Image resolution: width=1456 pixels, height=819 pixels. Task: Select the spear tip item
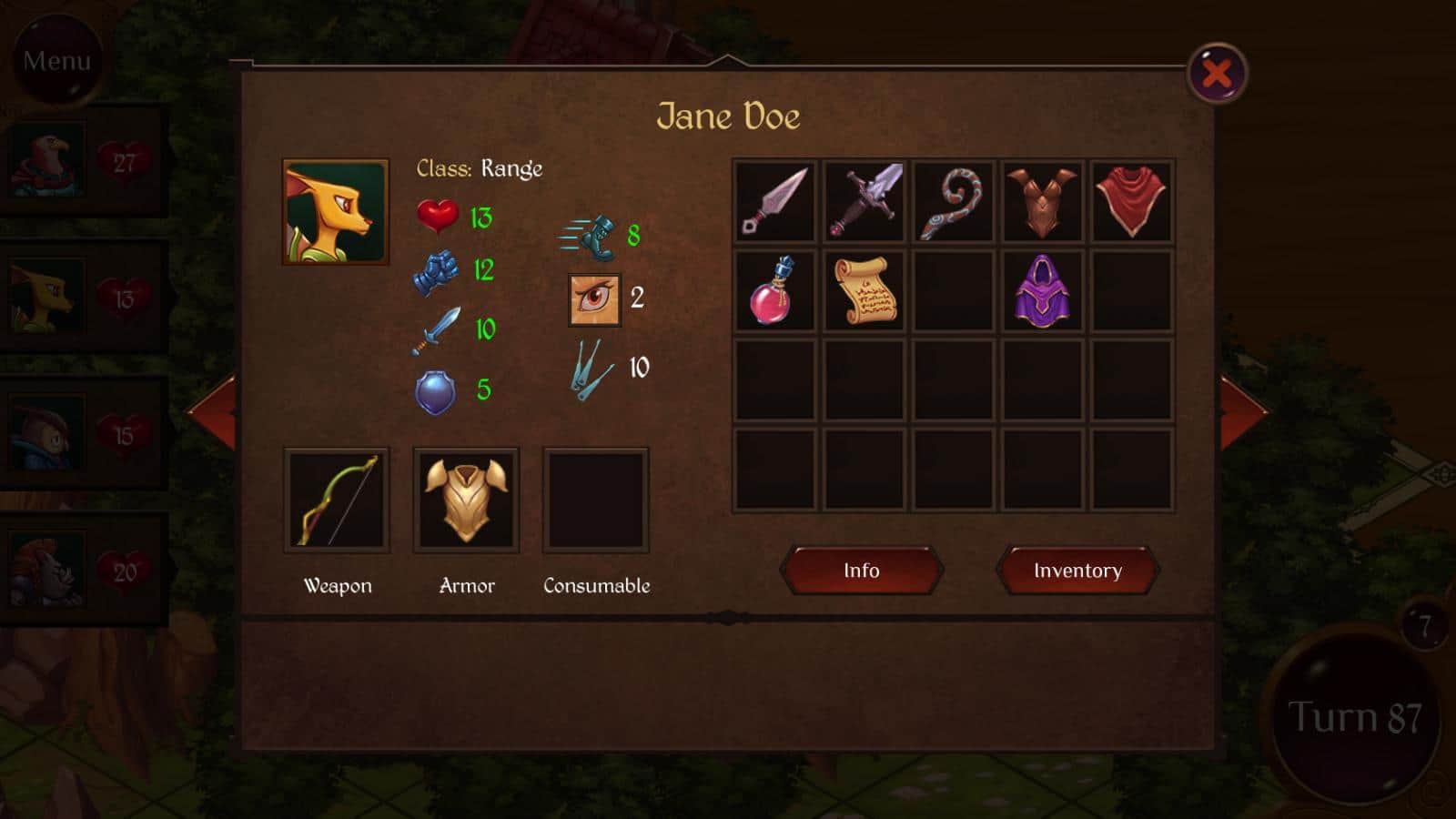pyautogui.click(x=774, y=201)
